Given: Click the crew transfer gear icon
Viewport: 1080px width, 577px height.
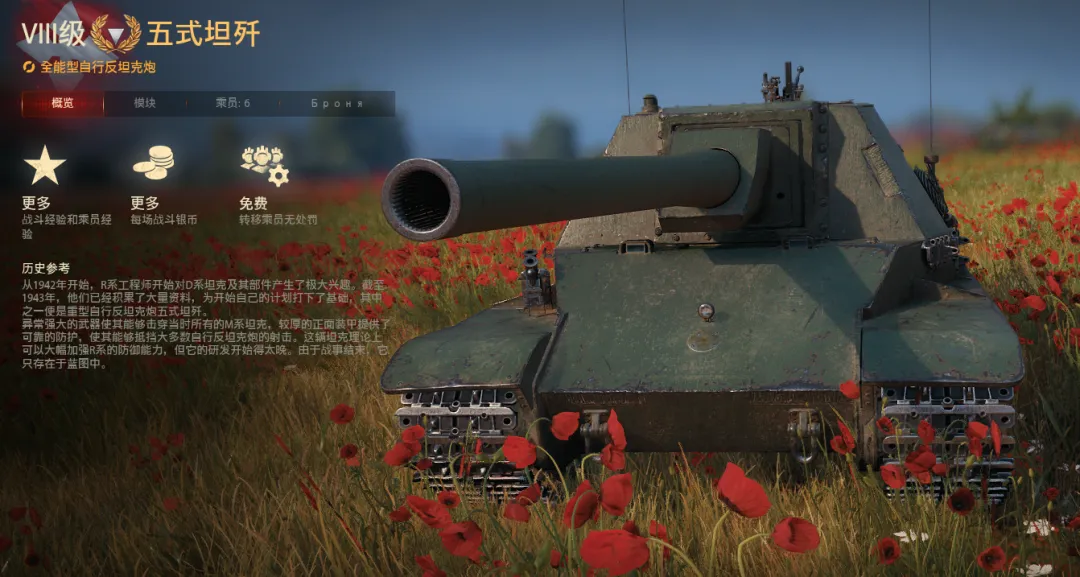Looking at the screenshot, I should [263, 165].
